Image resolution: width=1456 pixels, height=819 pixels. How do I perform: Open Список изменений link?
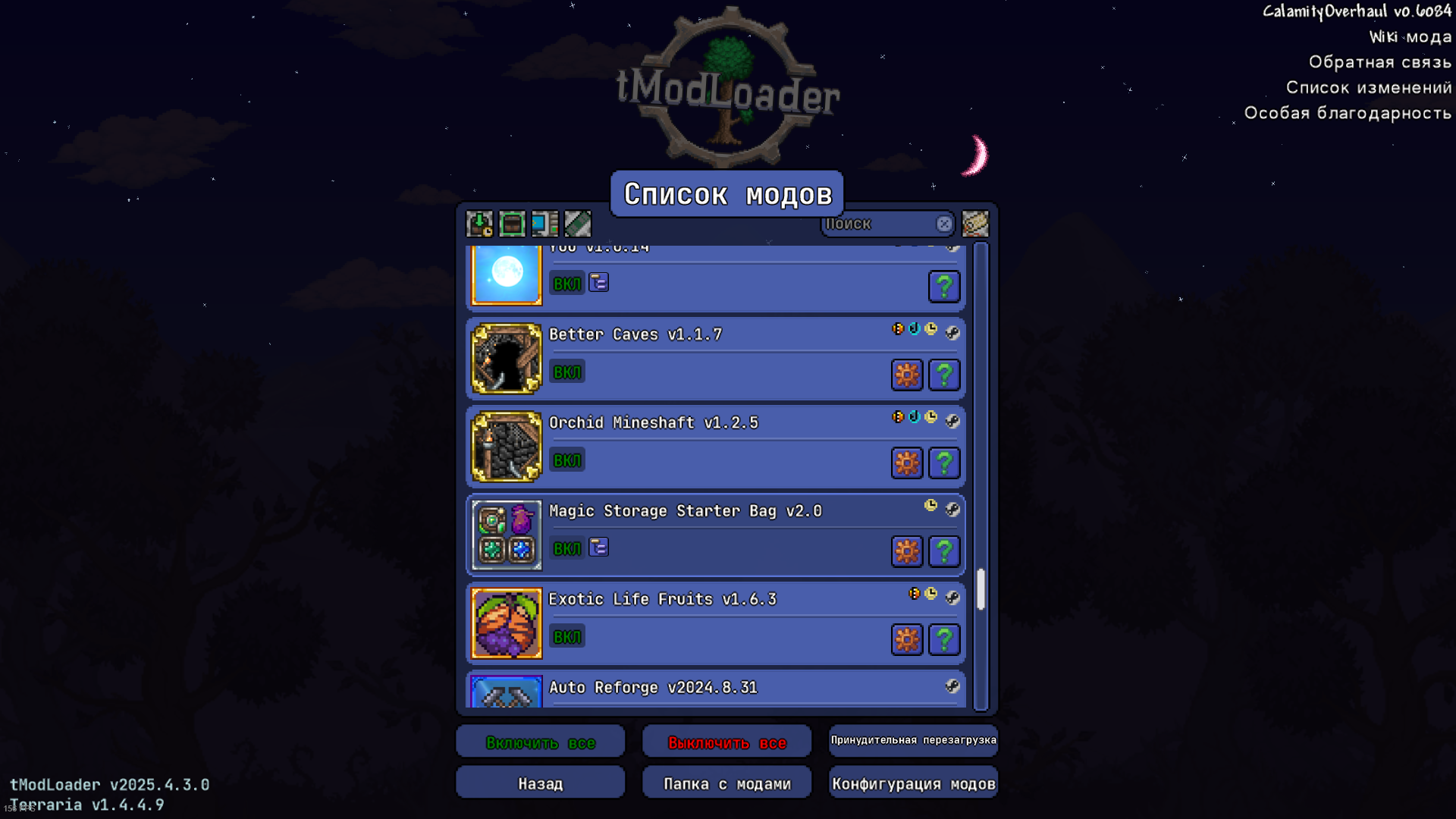coord(1368,87)
